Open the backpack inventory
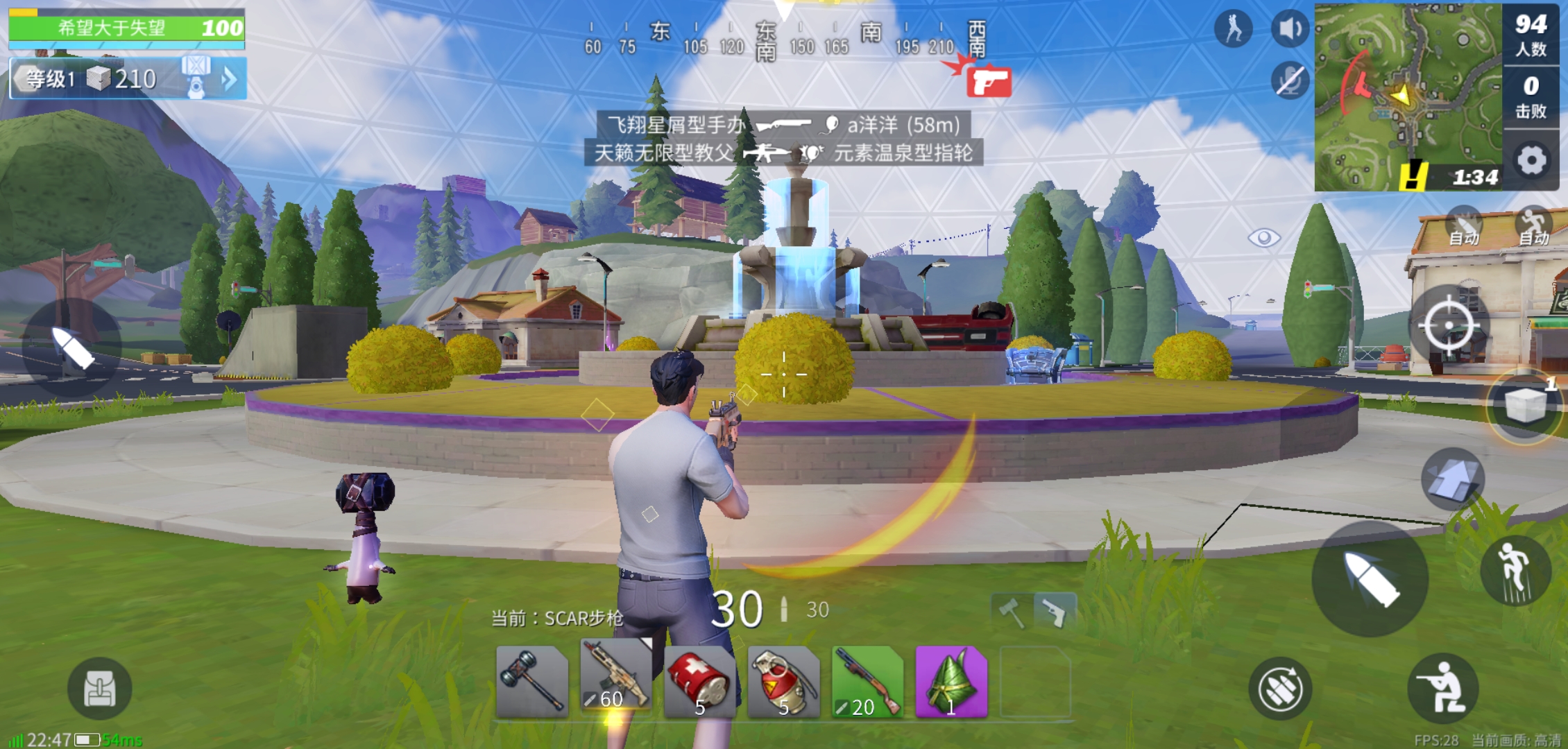 (x=99, y=689)
